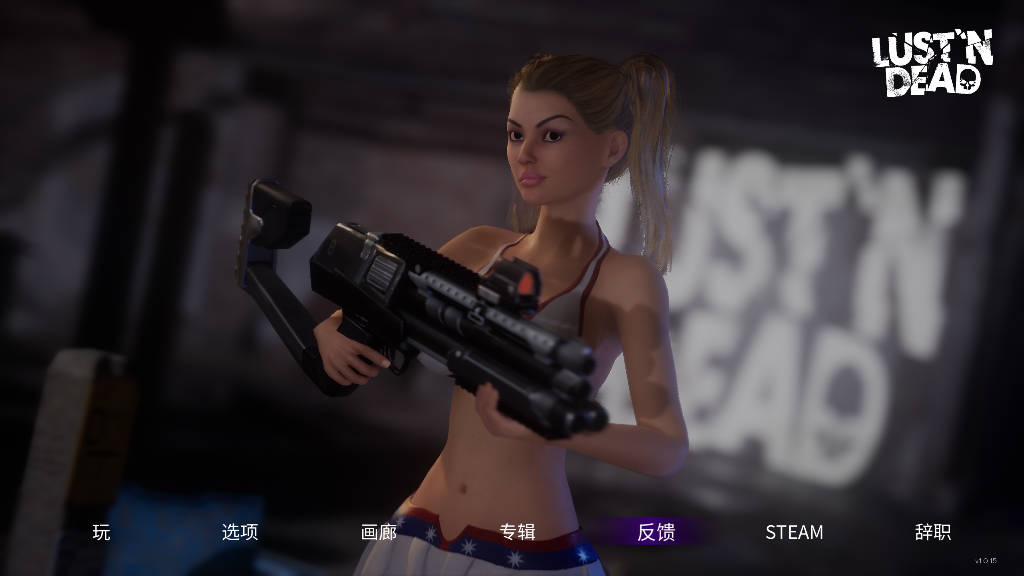
Task: Open the STEAM menu entry
Action: [x=794, y=532]
